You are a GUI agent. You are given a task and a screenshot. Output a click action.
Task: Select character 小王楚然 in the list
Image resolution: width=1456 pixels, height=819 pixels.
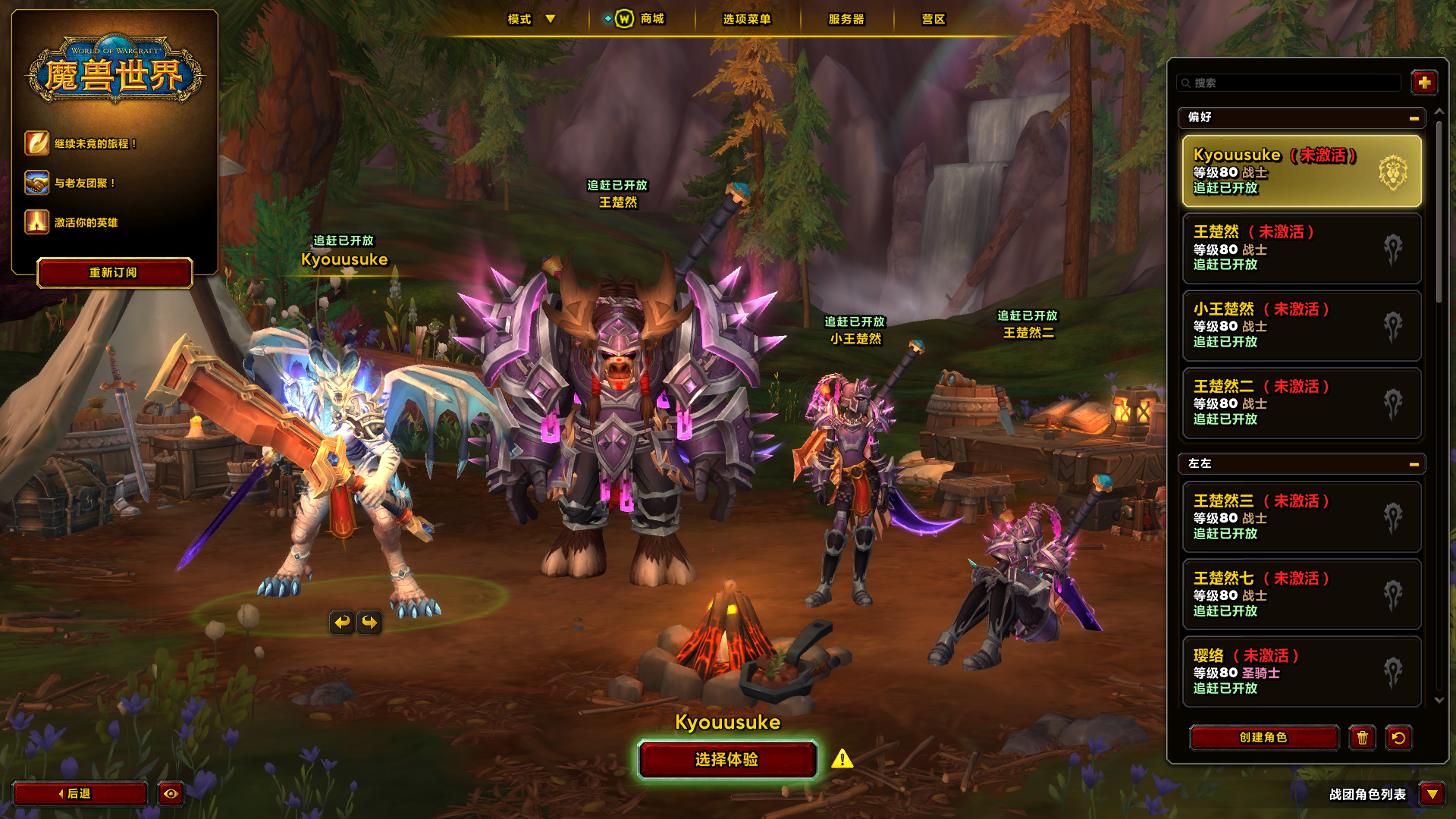click(1301, 326)
